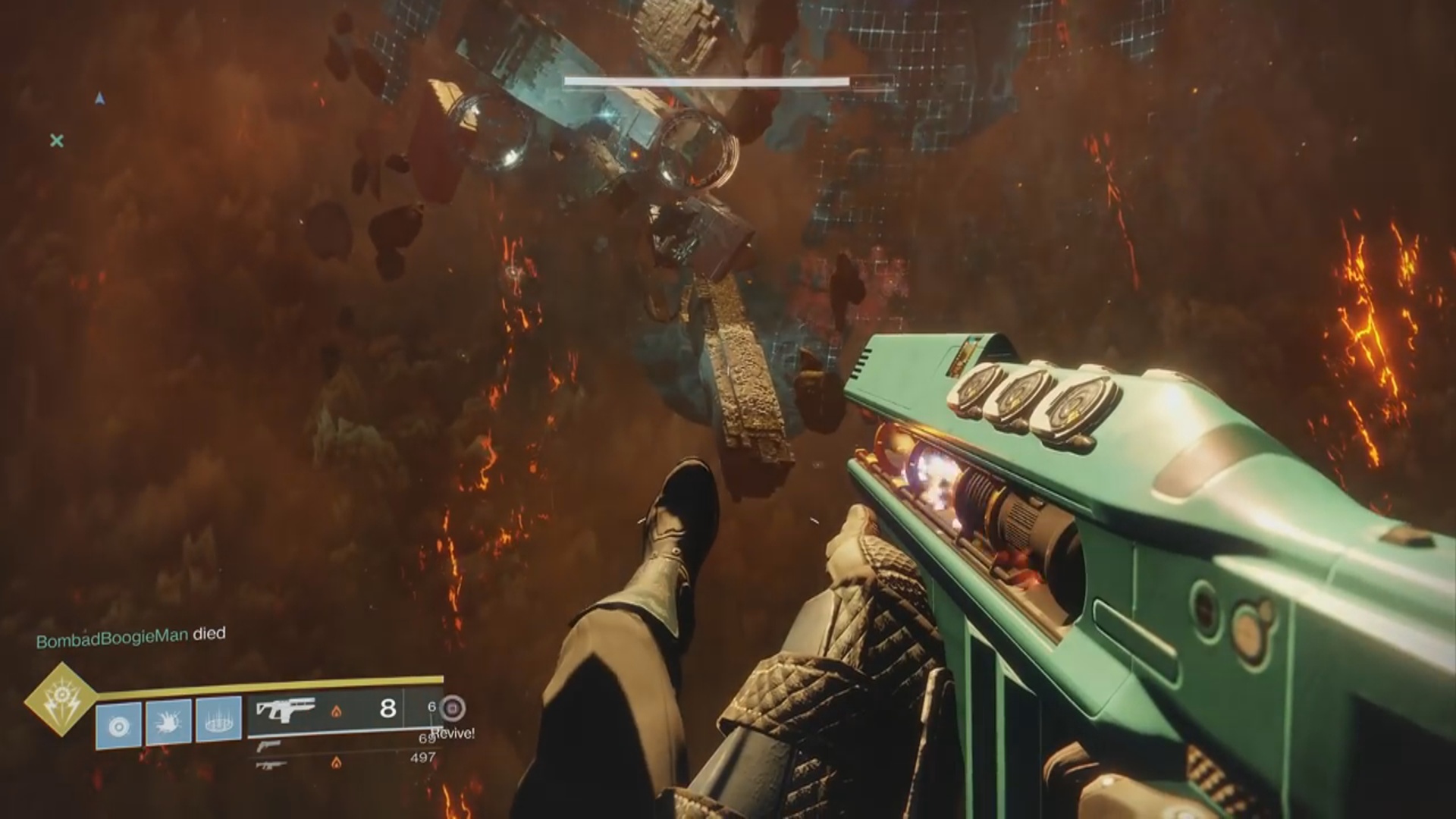This screenshot has width=1456, height=819.
Task: Select the equipped fusion rifle weapon icon
Action: pos(285,710)
